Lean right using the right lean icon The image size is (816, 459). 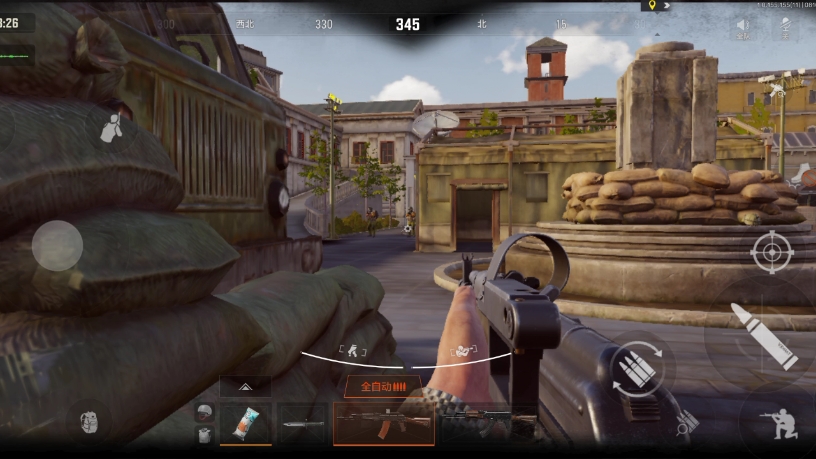coord(463,350)
